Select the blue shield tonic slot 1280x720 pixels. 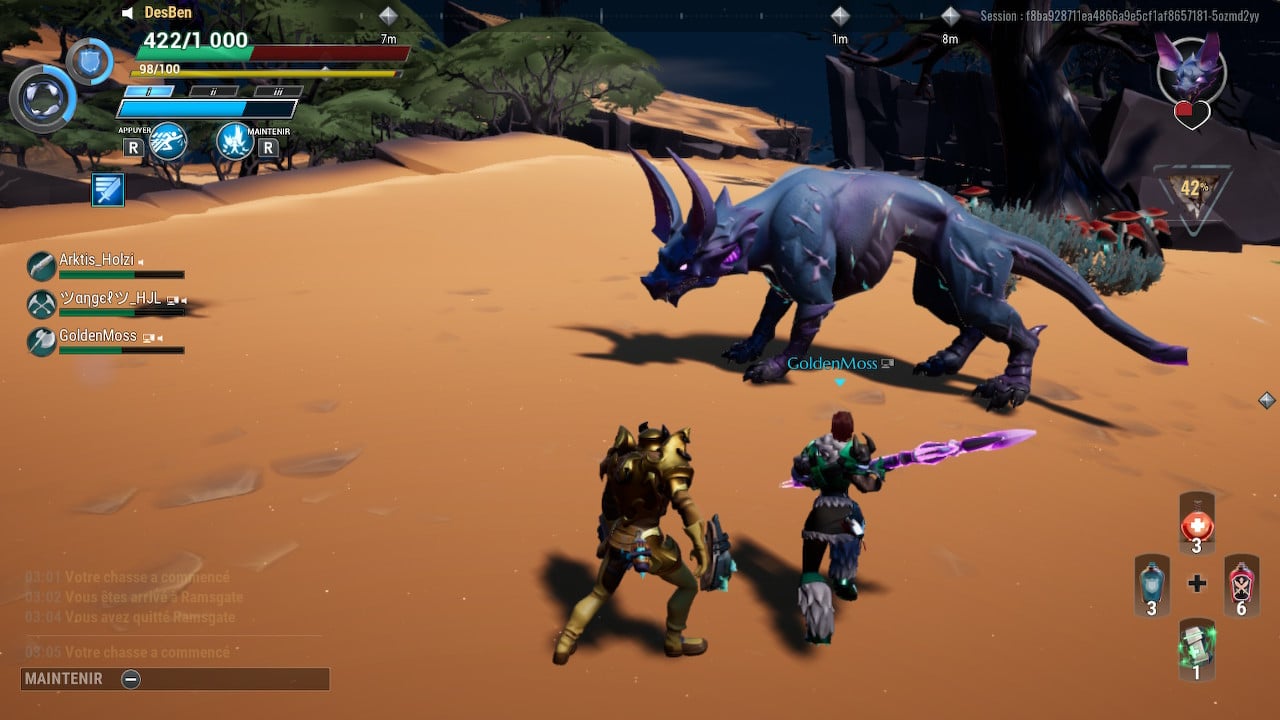pyautogui.click(x=1151, y=584)
